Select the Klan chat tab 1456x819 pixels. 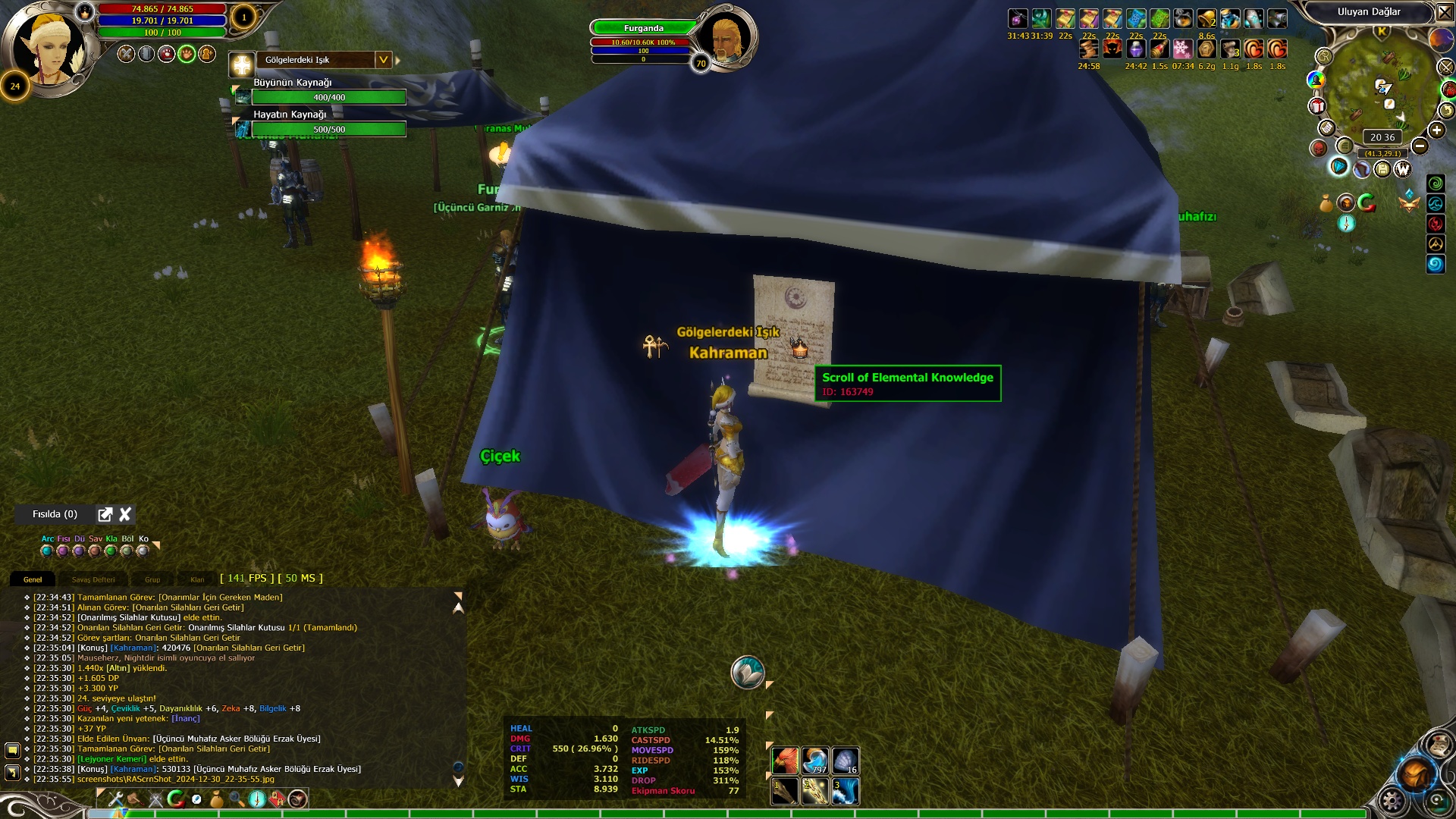[x=197, y=579]
